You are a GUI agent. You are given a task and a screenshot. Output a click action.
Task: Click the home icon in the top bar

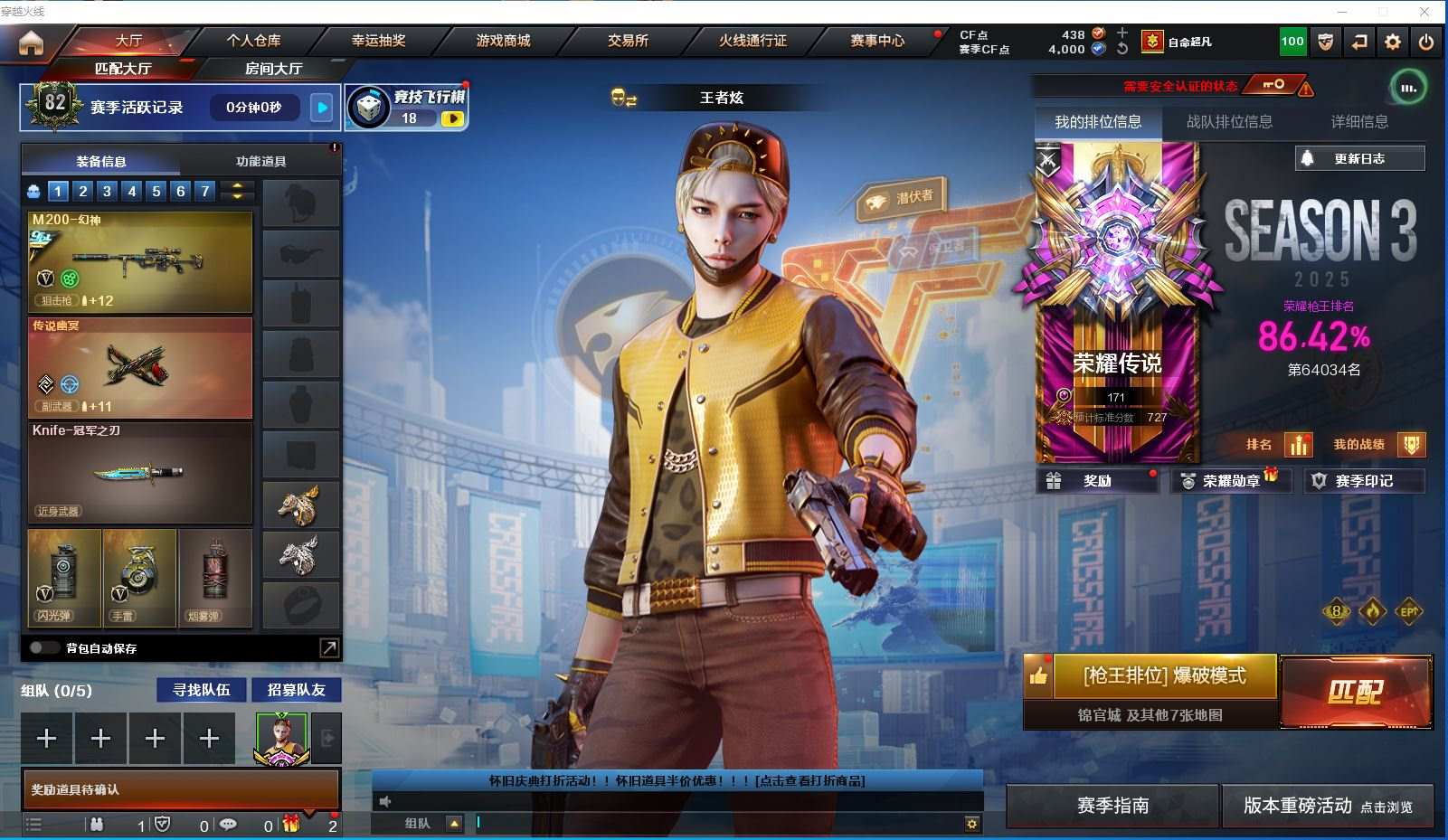[31, 42]
